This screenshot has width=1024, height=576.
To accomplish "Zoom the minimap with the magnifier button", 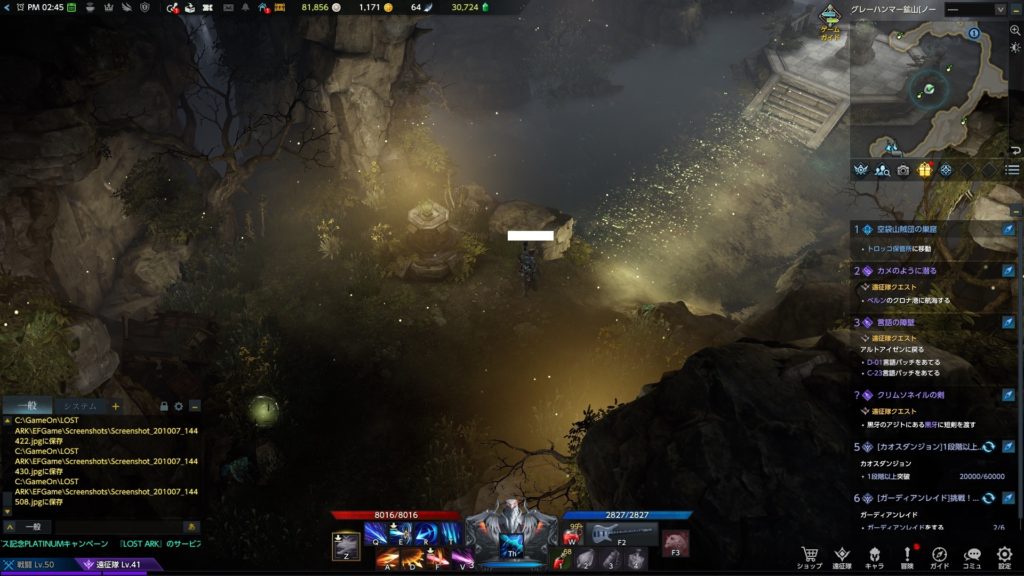I will coord(1015,30).
